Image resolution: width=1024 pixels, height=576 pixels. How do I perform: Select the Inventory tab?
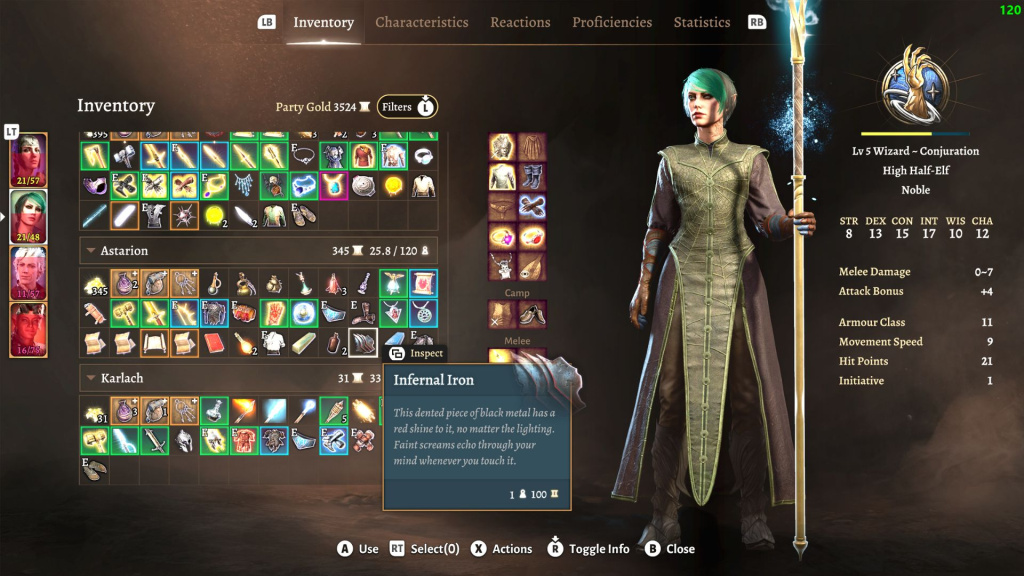pyautogui.click(x=323, y=22)
